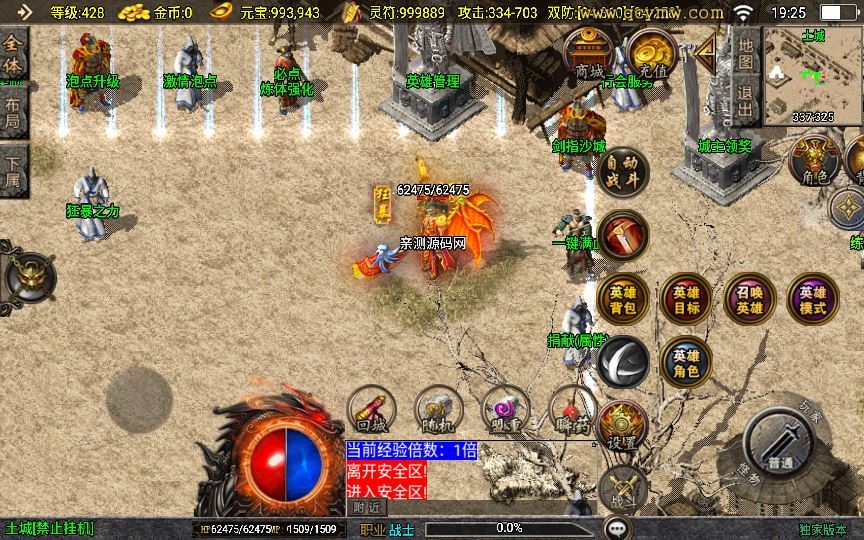Open the 地图 map tab
Viewport: 864px width, 540px height.
[744, 54]
